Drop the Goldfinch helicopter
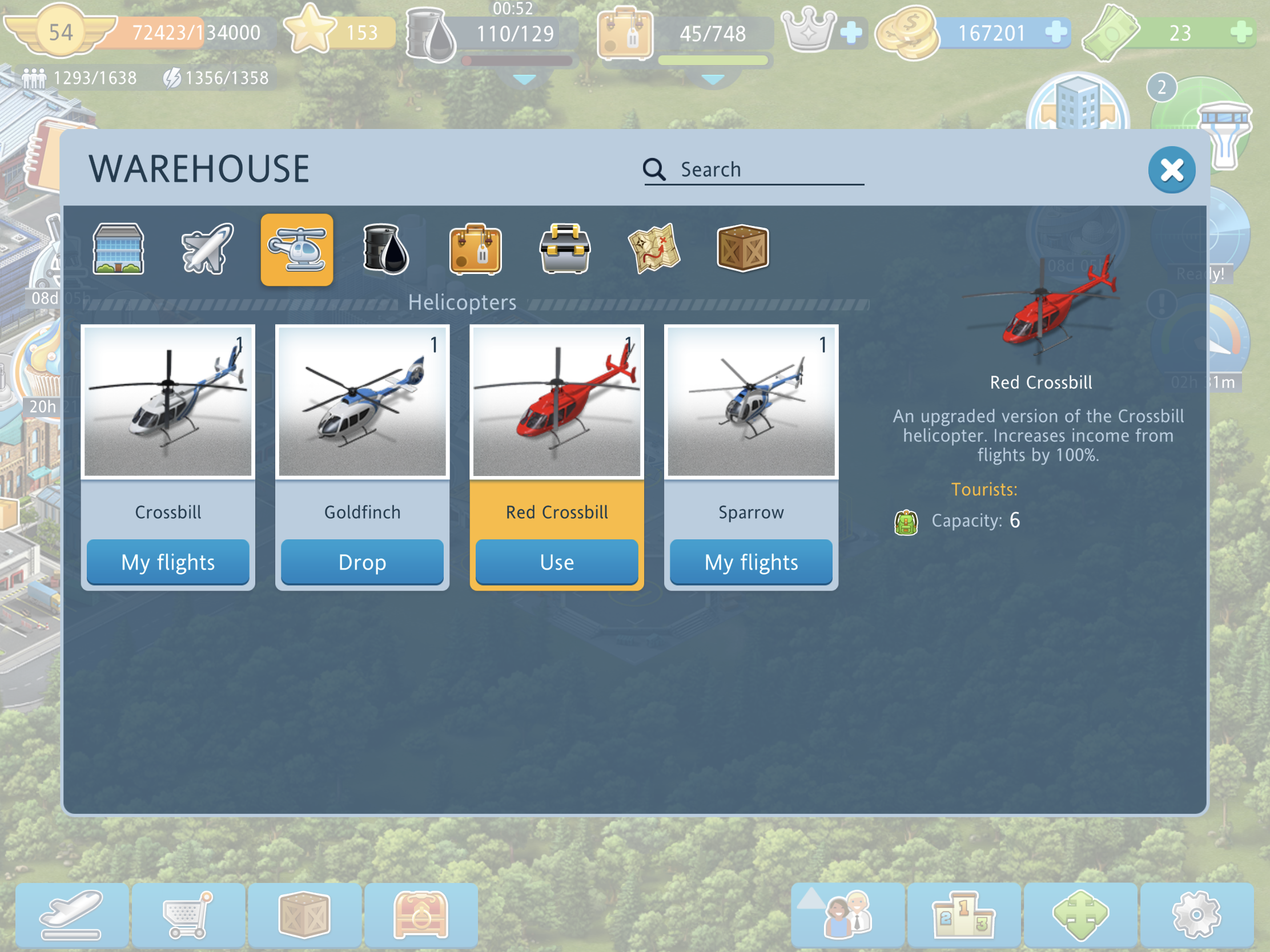Image resolution: width=1270 pixels, height=952 pixels. 362,562
